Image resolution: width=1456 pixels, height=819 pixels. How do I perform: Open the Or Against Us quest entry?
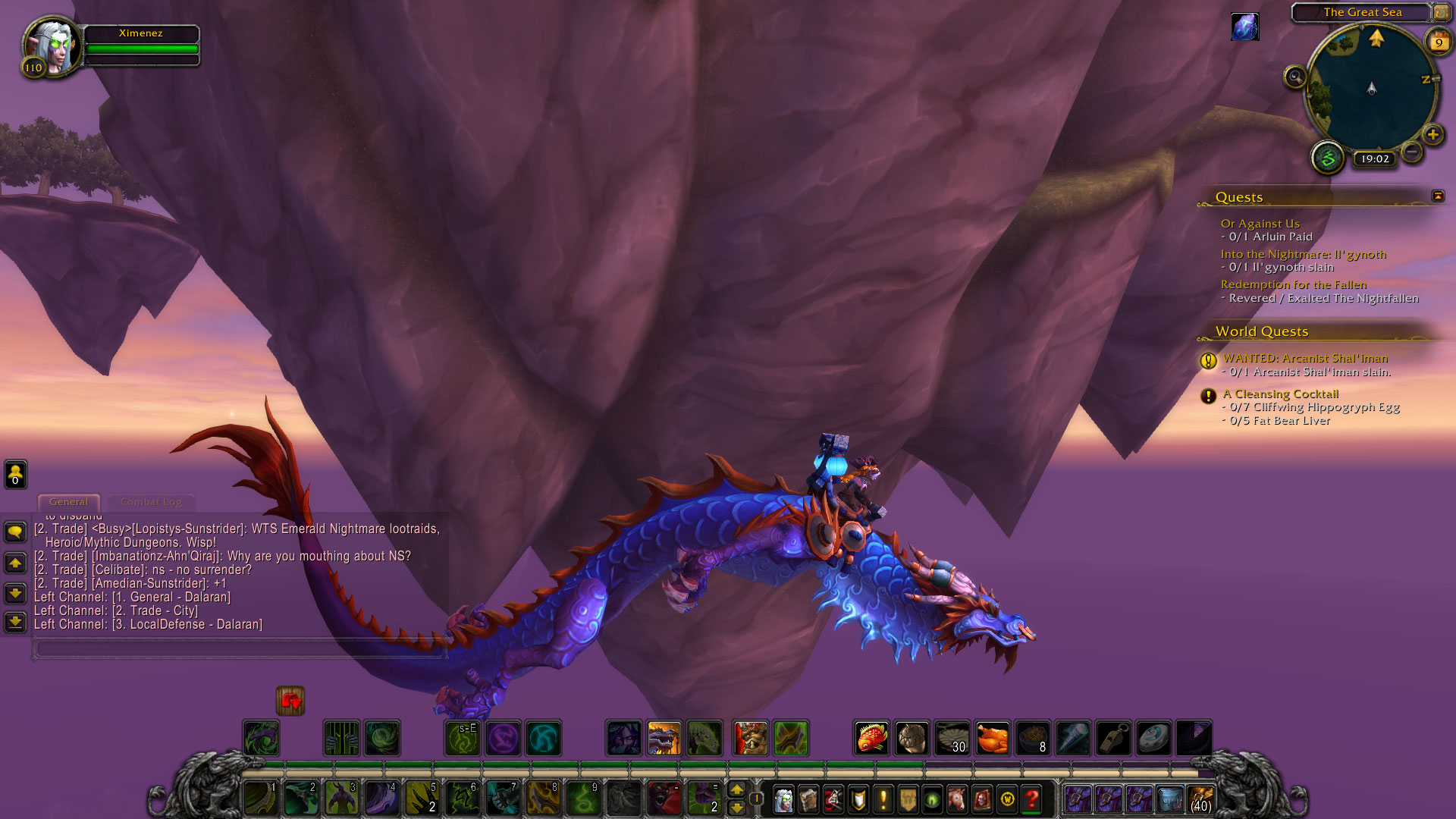pyautogui.click(x=1260, y=224)
